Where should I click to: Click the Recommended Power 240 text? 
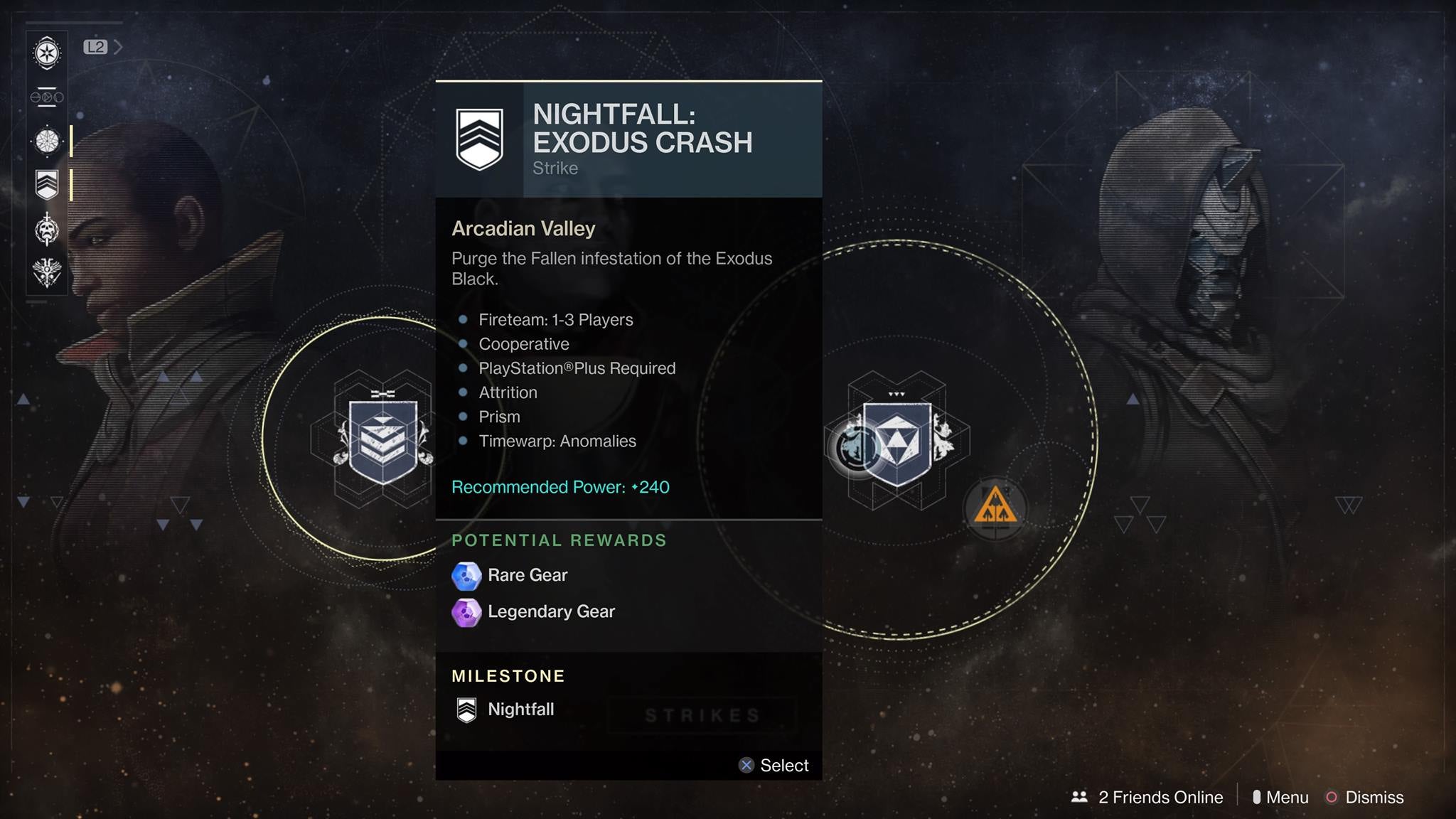tap(560, 487)
